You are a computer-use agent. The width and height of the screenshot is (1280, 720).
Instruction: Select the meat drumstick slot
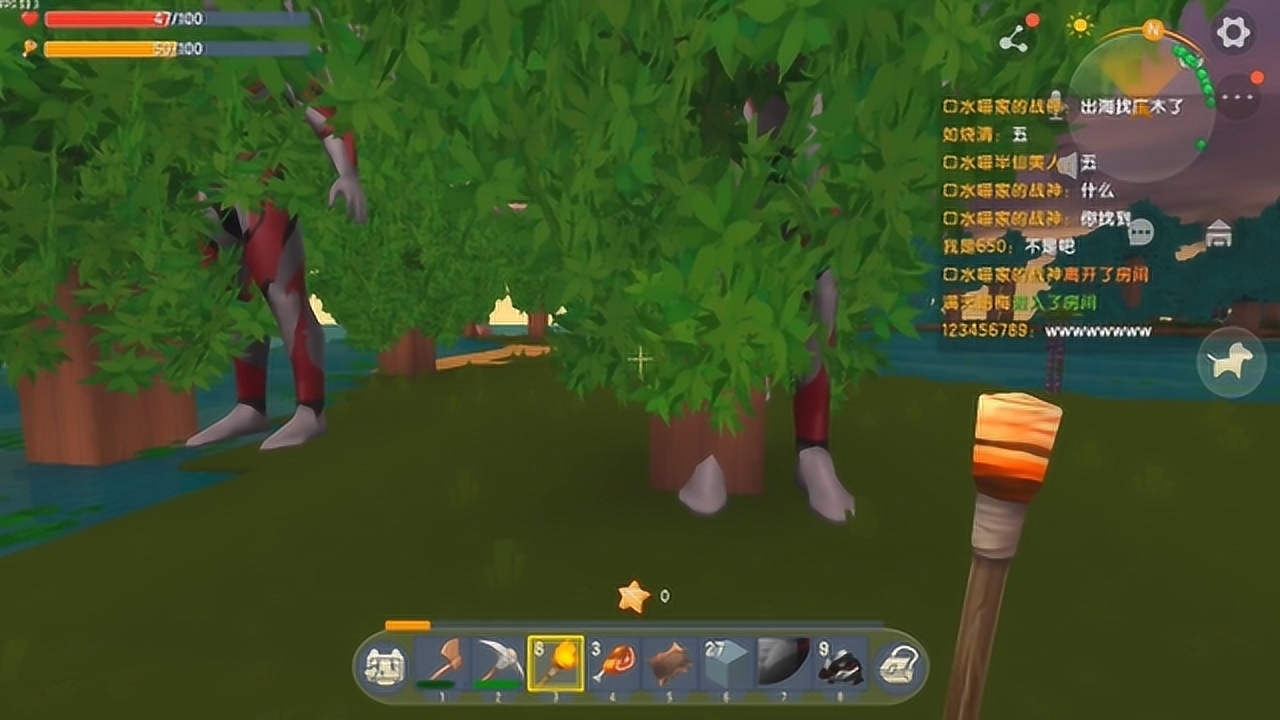pyautogui.click(x=612, y=662)
